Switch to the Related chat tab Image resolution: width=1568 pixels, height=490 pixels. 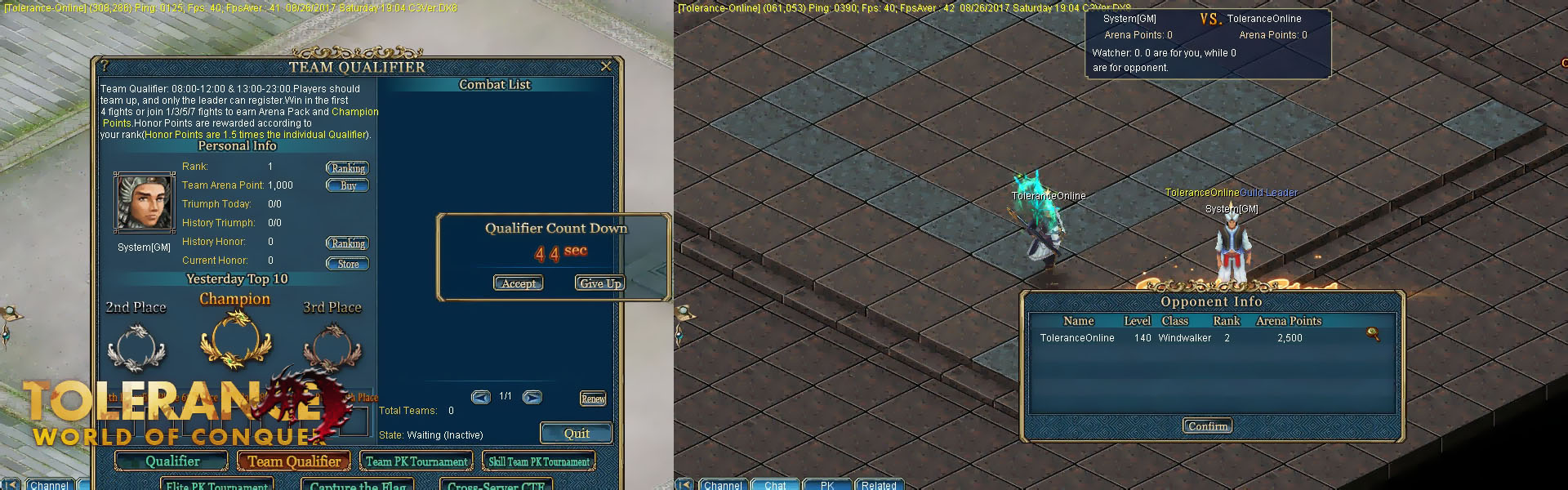click(879, 485)
